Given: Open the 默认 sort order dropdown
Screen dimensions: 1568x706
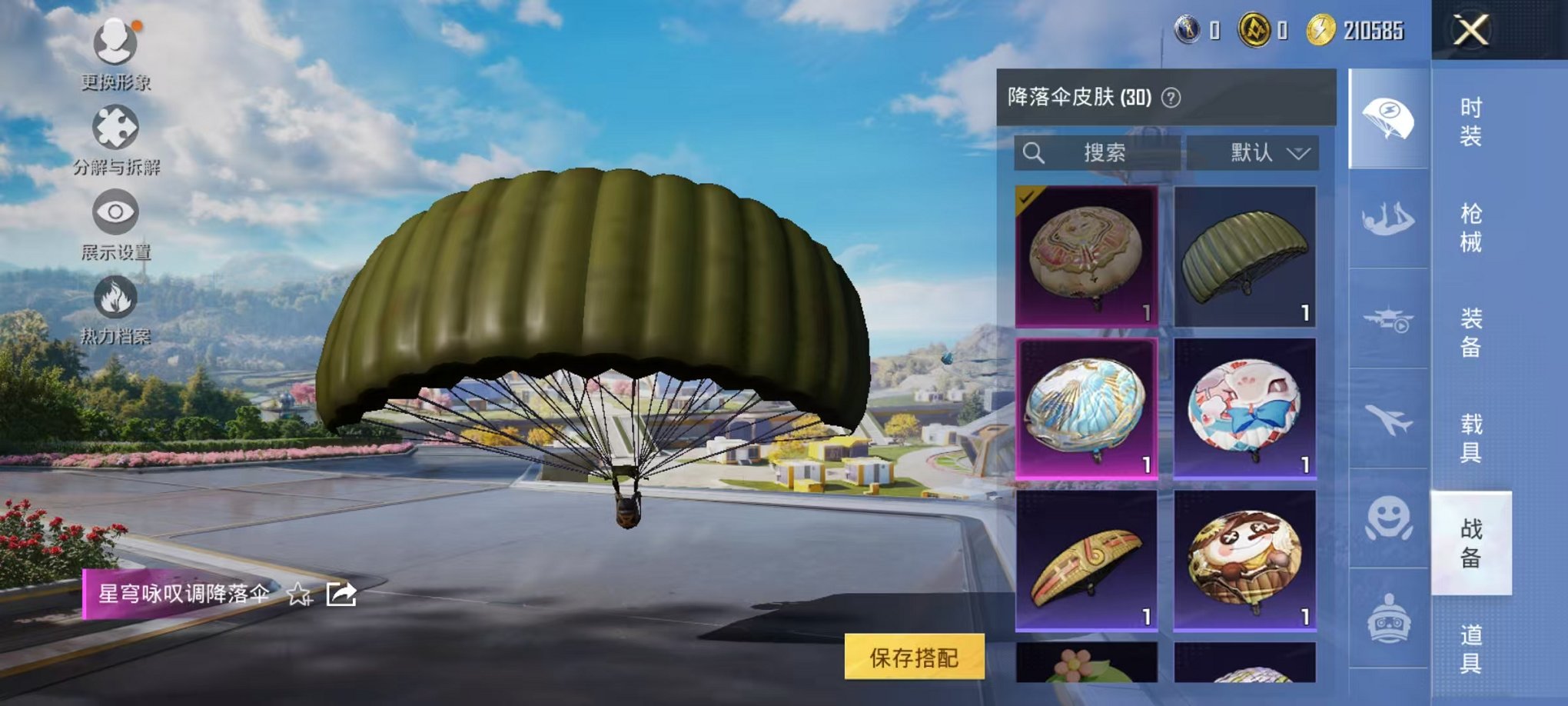Looking at the screenshot, I should coord(1253,152).
